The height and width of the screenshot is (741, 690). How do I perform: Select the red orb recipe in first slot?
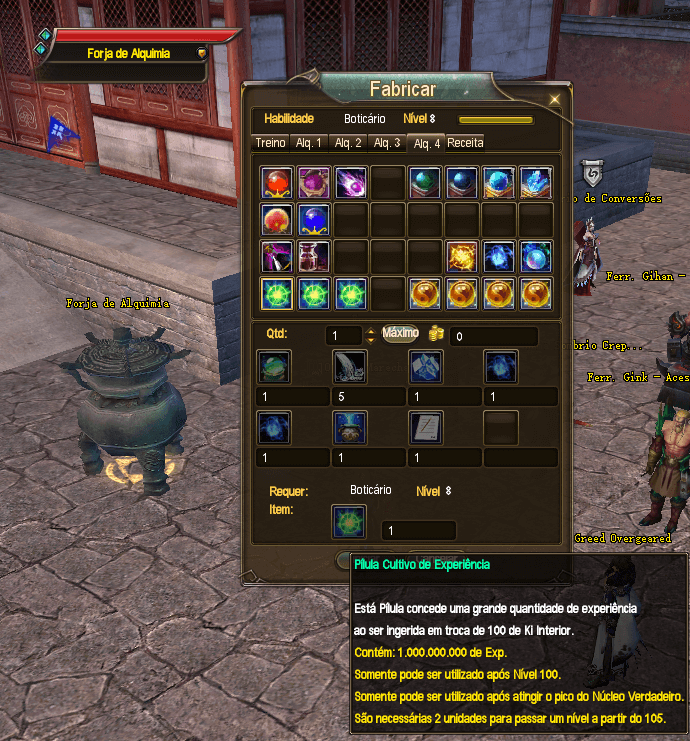tap(276, 182)
